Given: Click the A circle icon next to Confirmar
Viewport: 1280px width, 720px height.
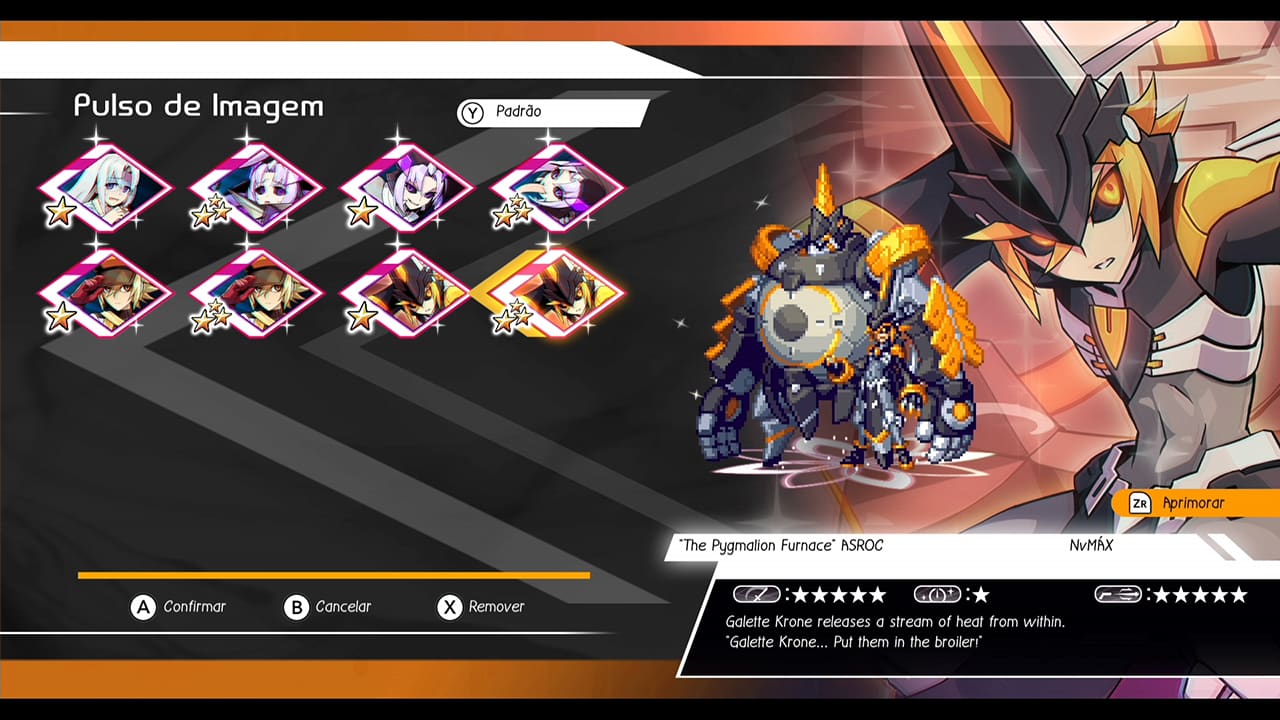Looking at the screenshot, I should point(143,607).
